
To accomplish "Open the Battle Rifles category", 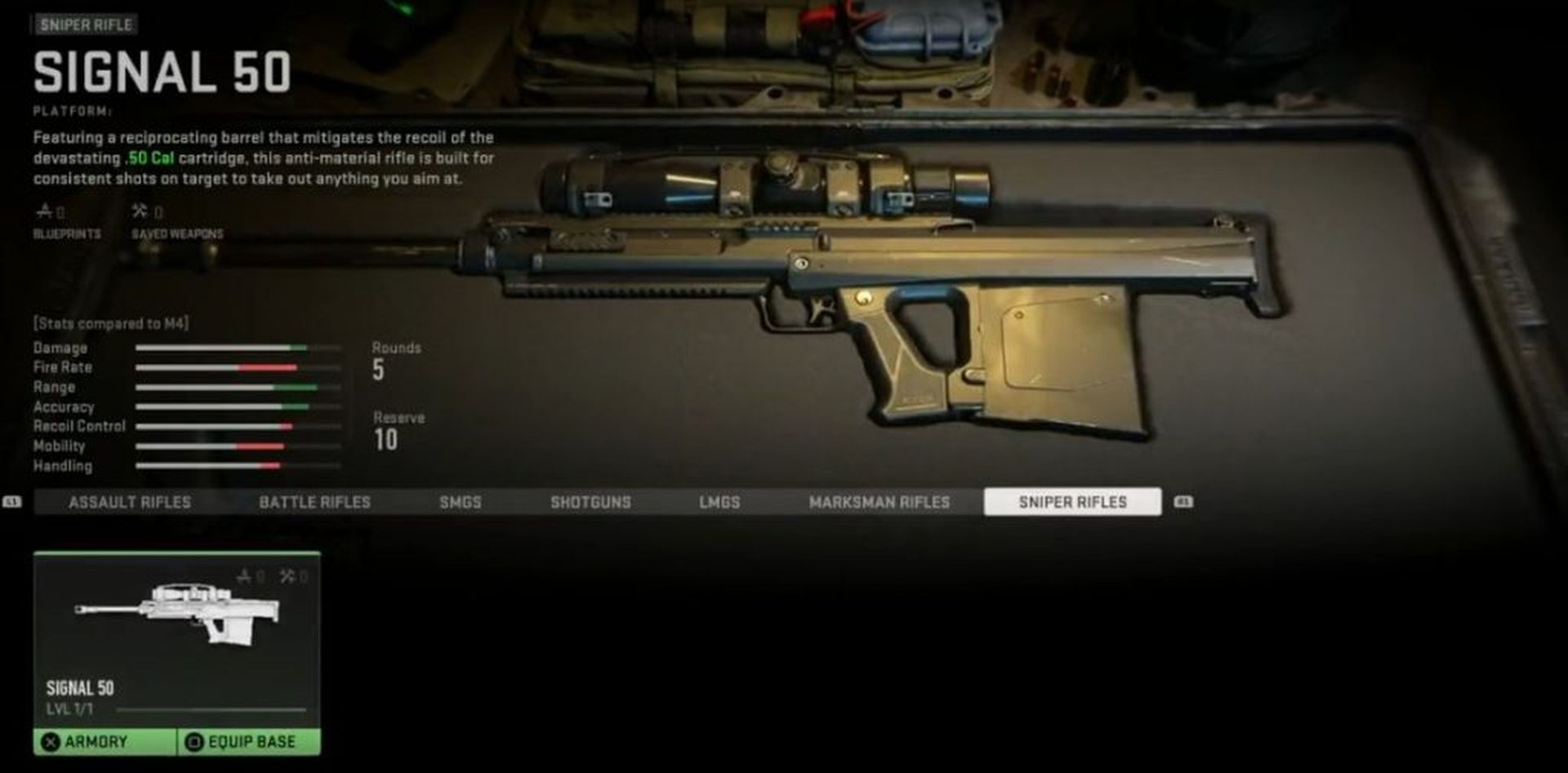I will point(314,502).
